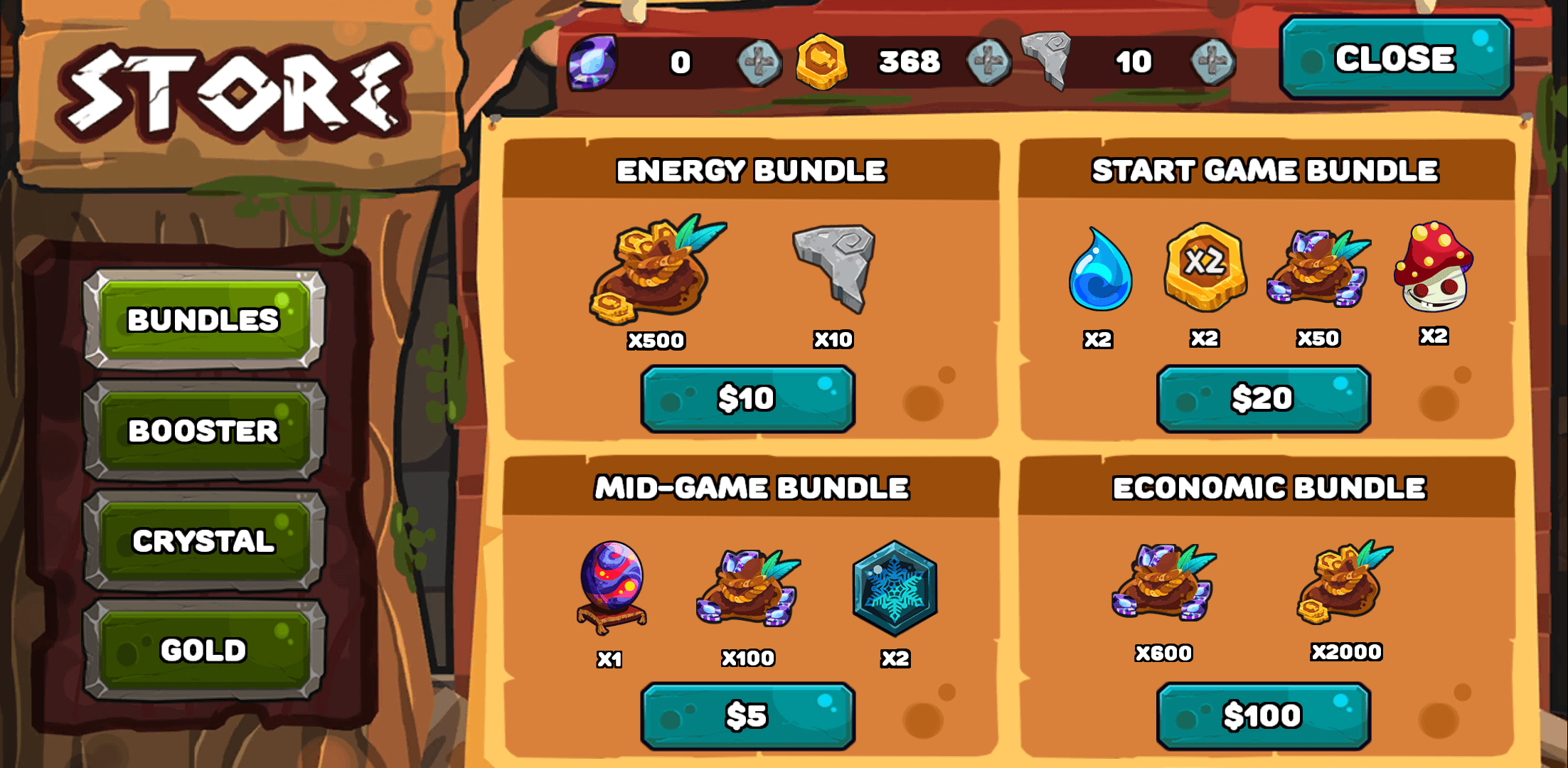
Task: Purchase the Economic Bundle for $100
Action: pos(1263,715)
